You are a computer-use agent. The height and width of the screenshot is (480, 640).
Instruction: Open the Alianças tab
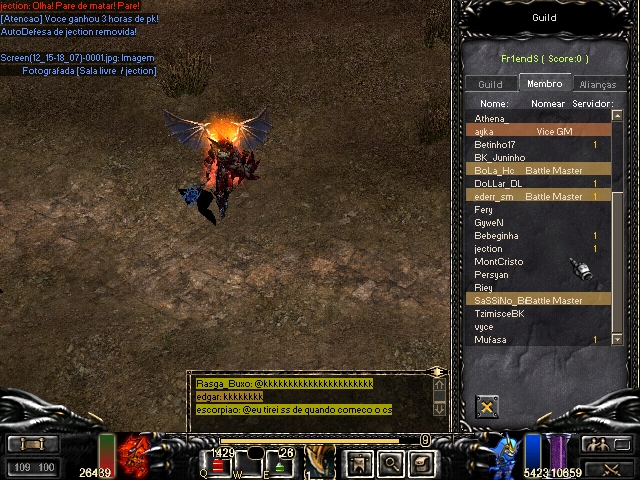tap(597, 85)
